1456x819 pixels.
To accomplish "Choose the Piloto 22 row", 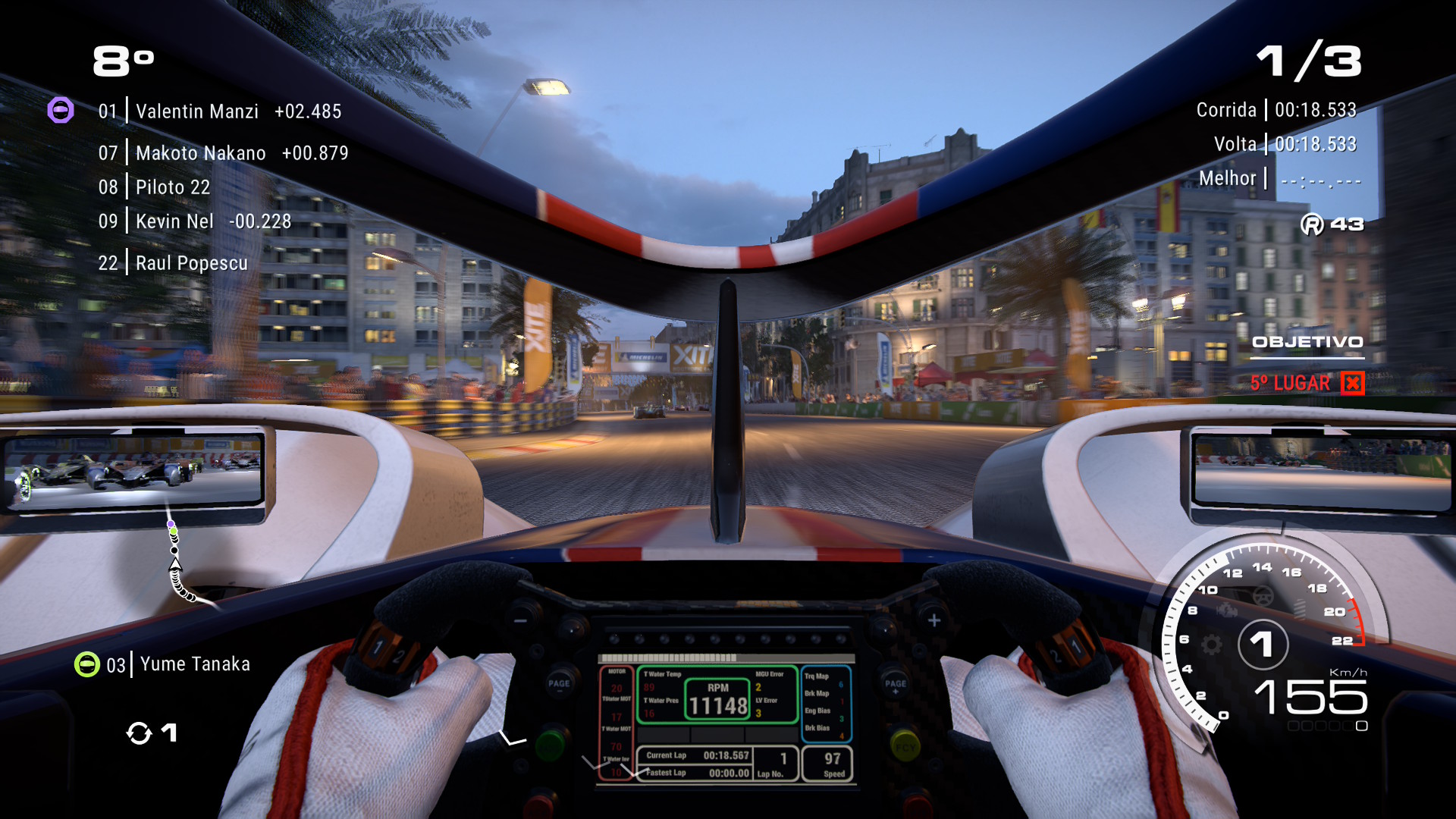I will pos(154,187).
